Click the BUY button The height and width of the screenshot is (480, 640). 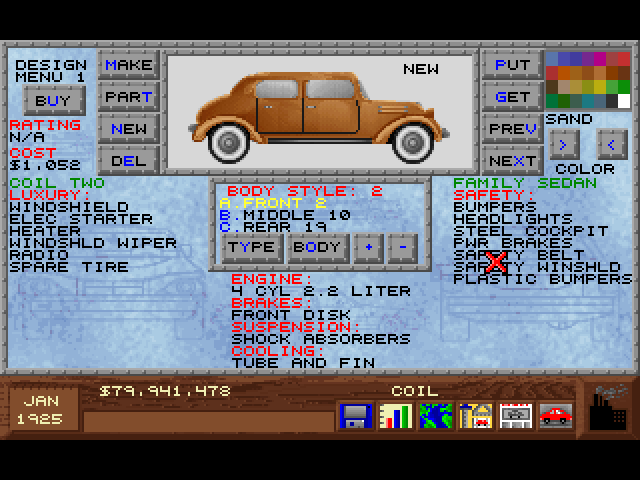pyautogui.click(x=53, y=100)
